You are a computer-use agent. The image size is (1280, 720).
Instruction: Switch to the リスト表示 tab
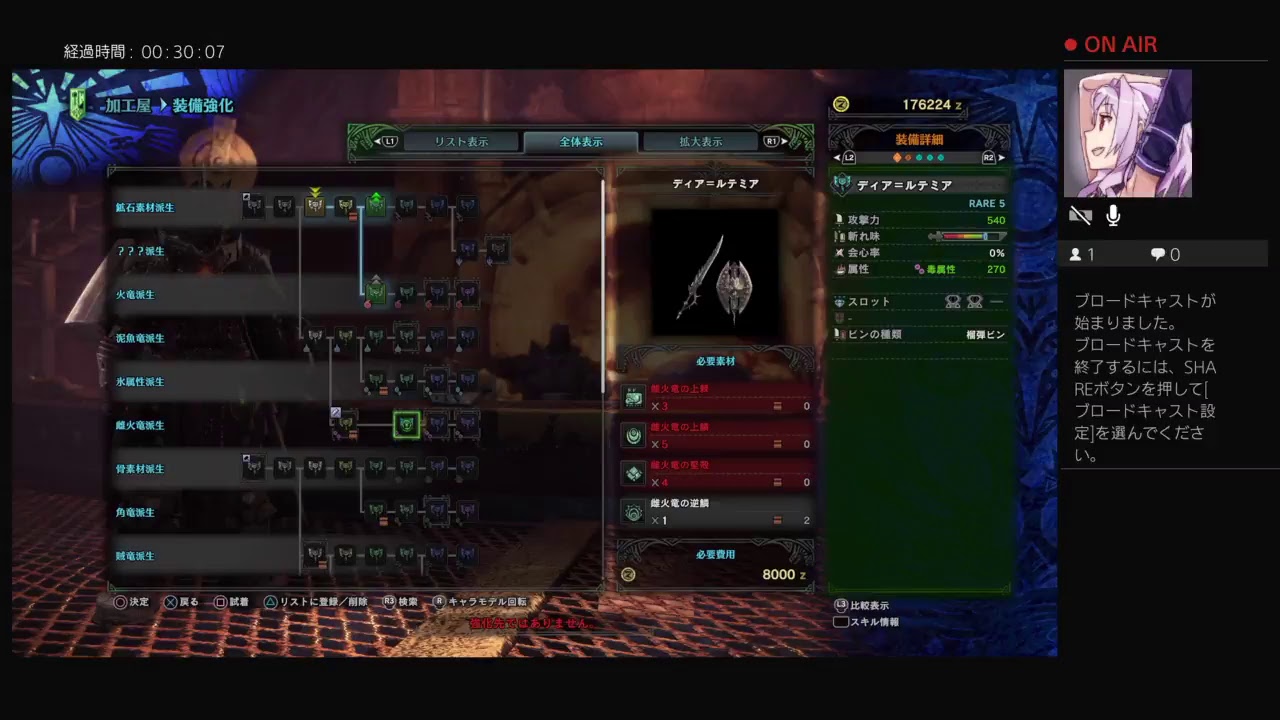pos(460,141)
